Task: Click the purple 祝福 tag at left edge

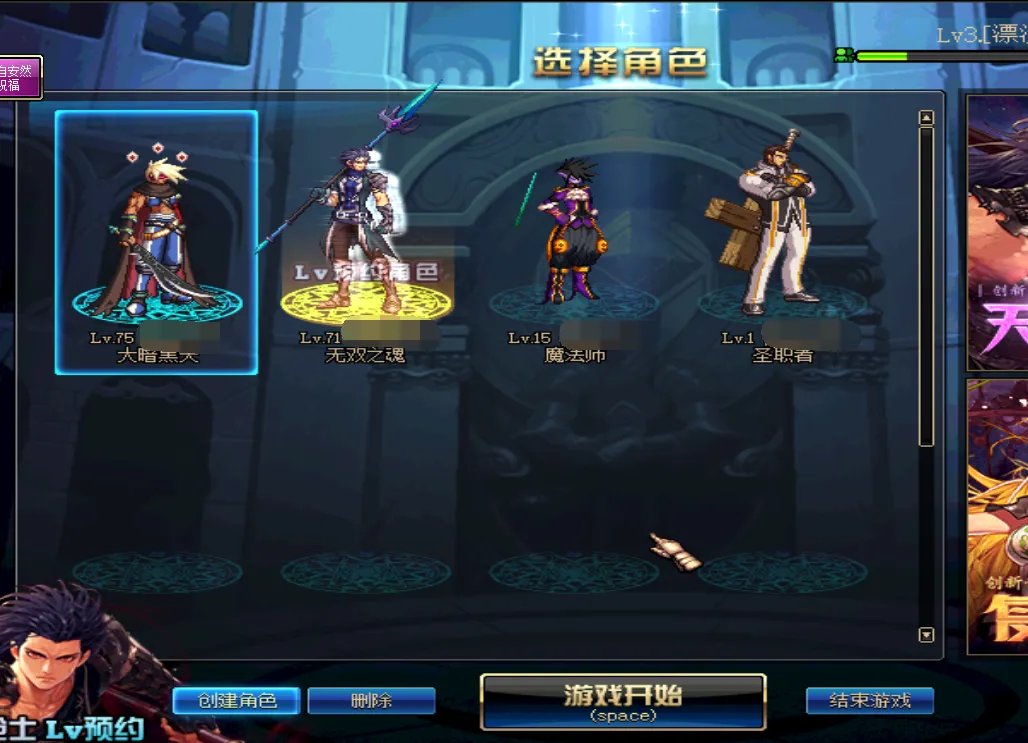Action: click(19, 77)
